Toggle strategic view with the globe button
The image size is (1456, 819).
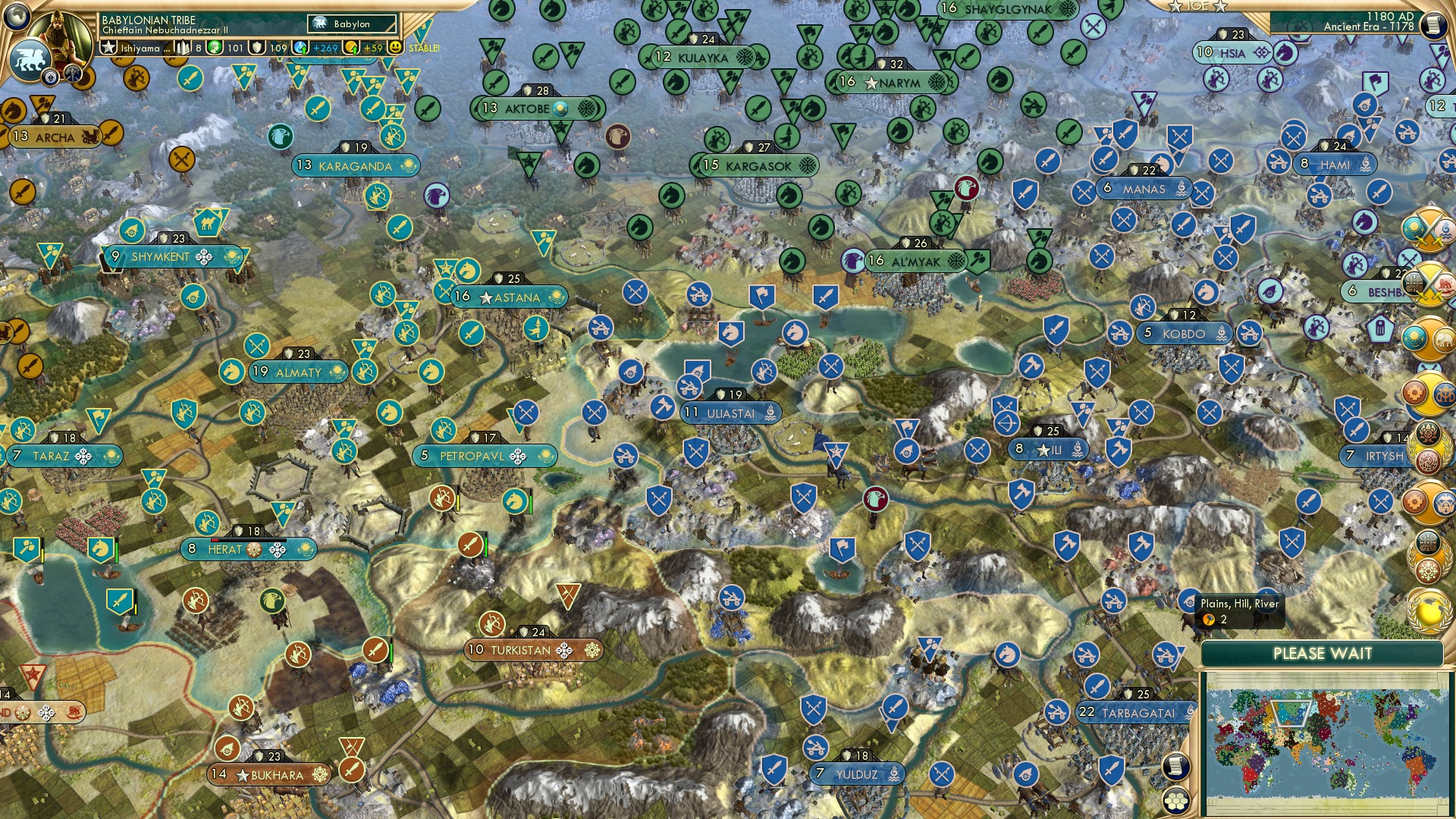click(x=15, y=17)
